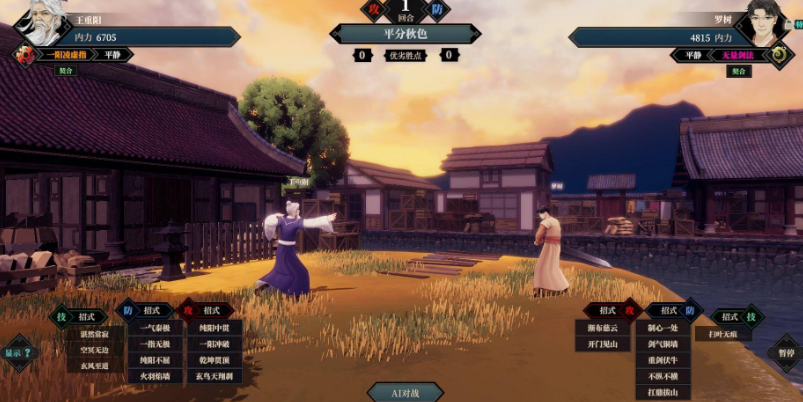
Task: Open the 显示 help toggle
Action: pyautogui.click(x=17, y=352)
